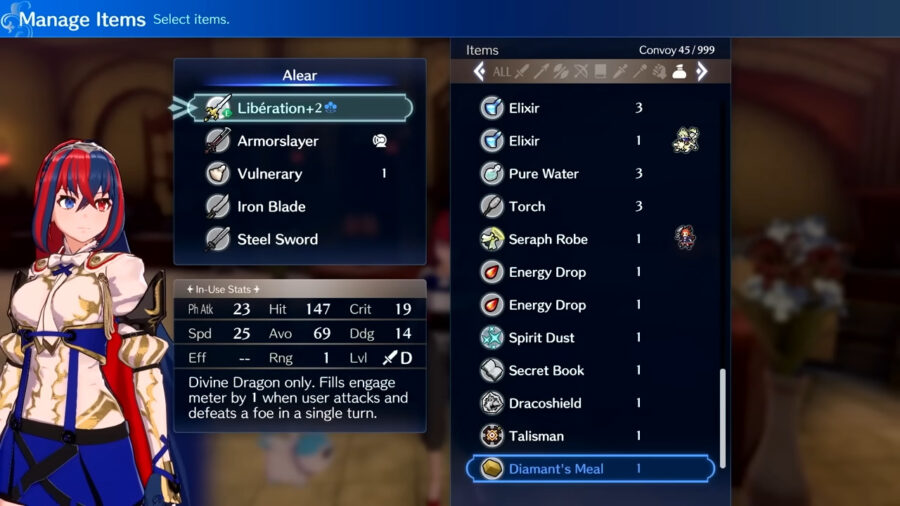Click the right arrow of the category bar
Screen dimensions: 900x506
[x=702, y=72]
